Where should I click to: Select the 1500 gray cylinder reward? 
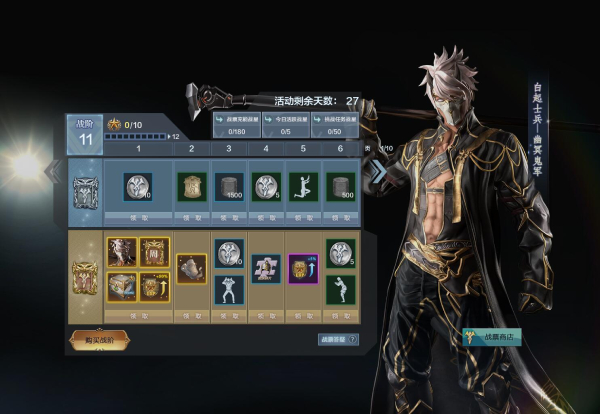[x=229, y=186]
